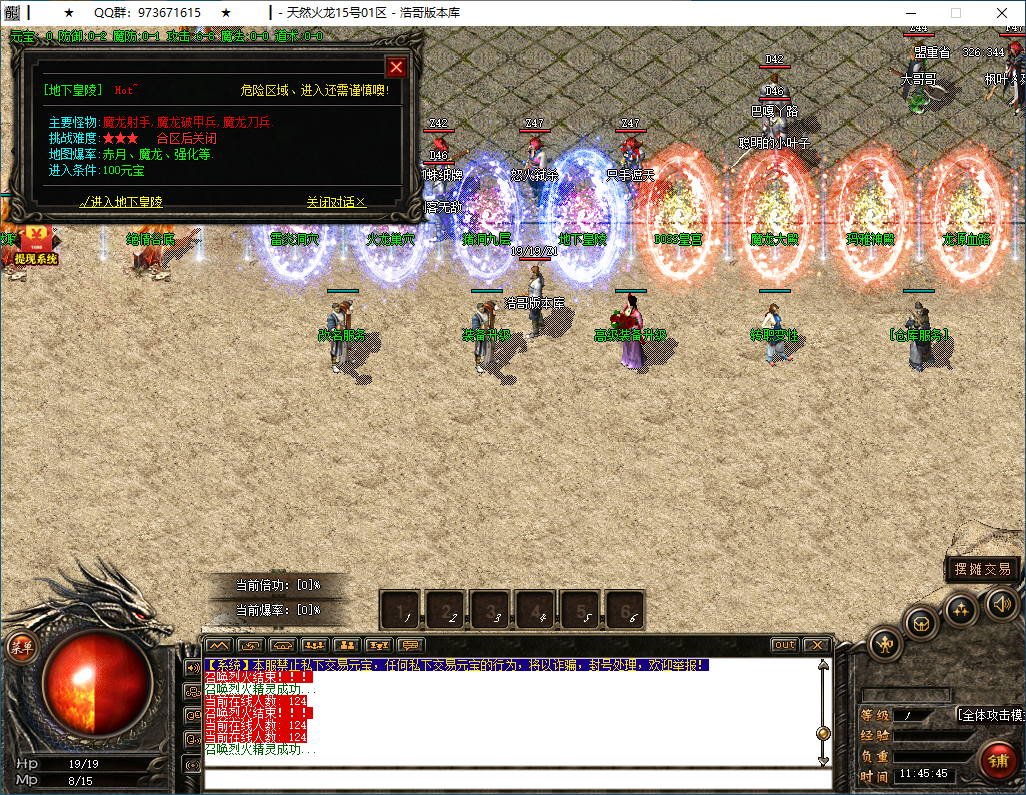1026x795 pixels.
Task: Close the game window from the title bar
Action: [x=1002, y=13]
